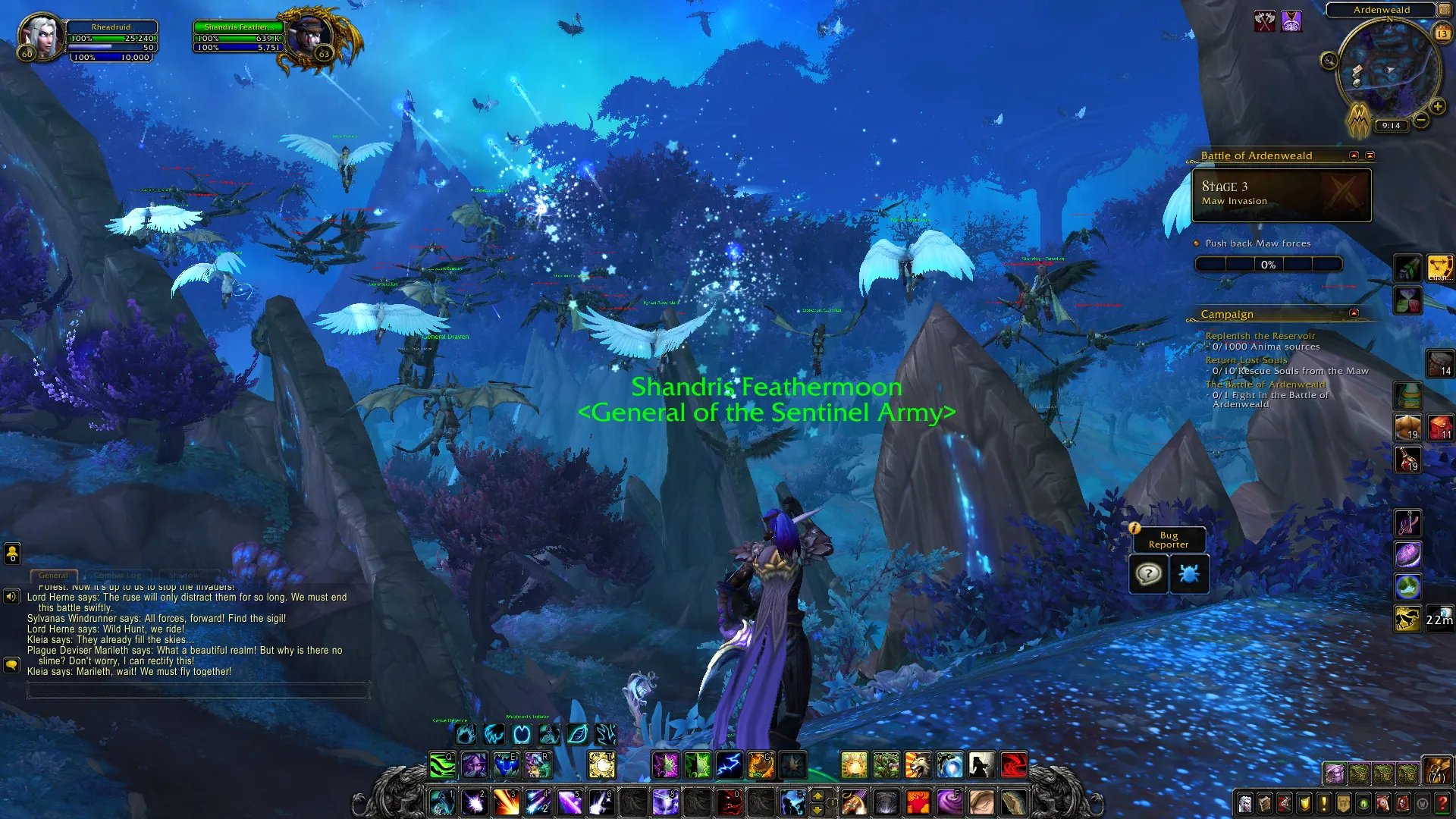Collapse the Battle of Ardenweald tracker header

click(1354, 155)
